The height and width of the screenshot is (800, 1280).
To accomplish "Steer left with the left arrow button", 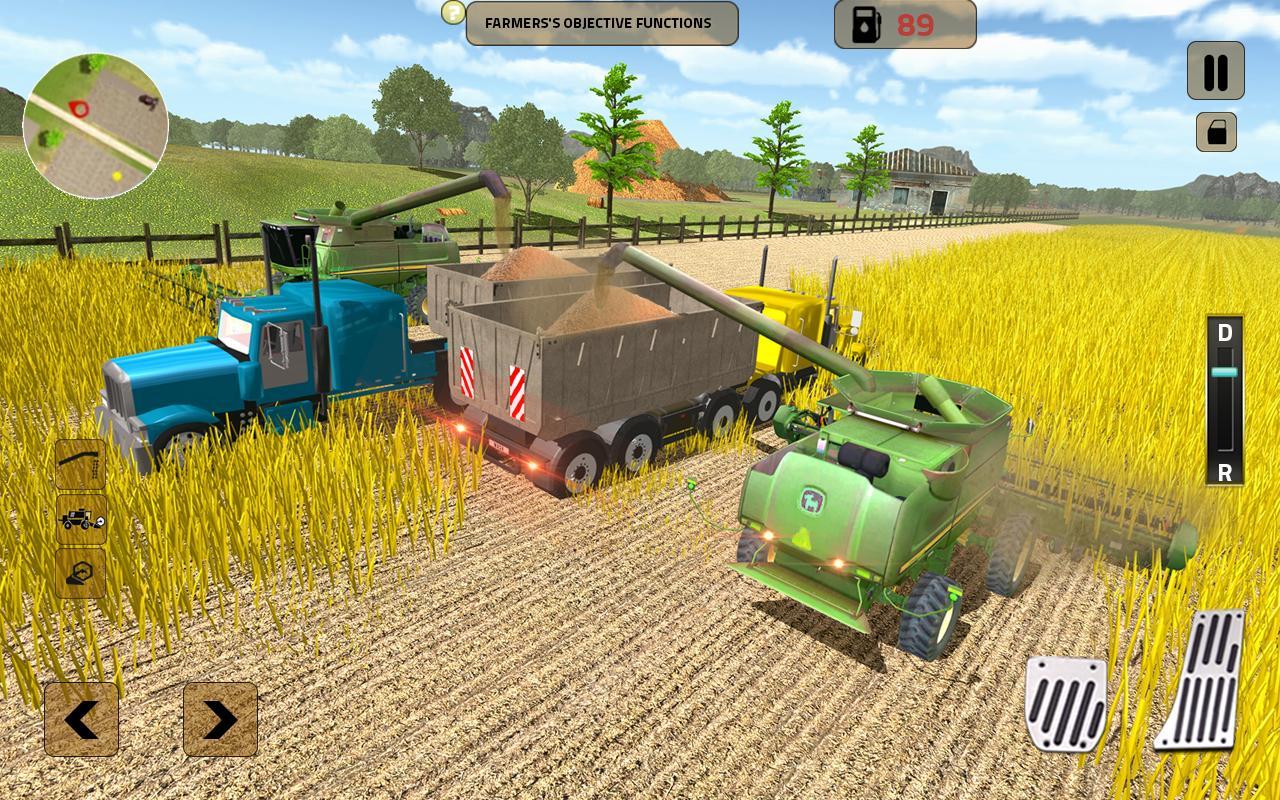I will click(x=81, y=719).
